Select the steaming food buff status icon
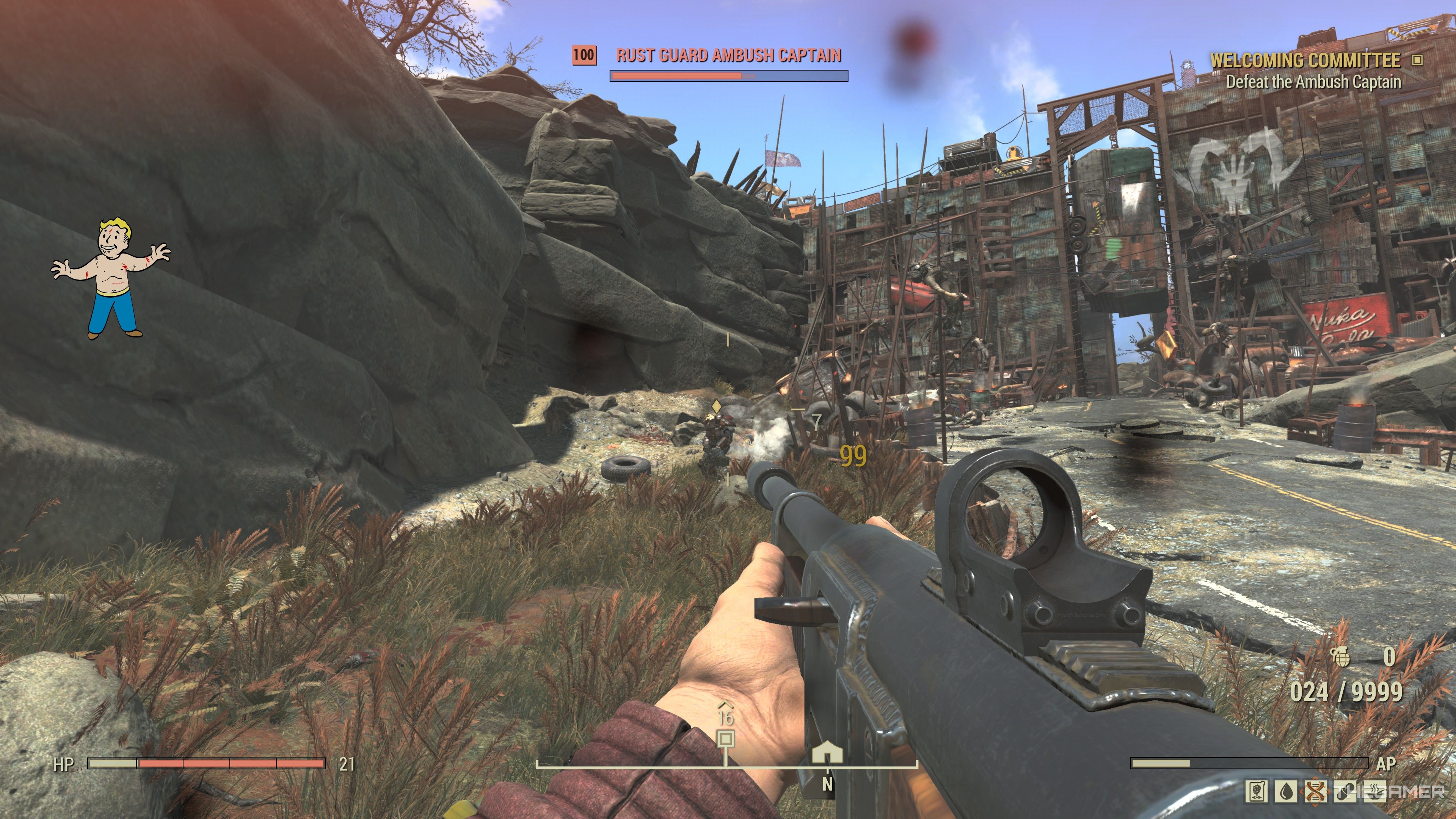 [x=1374, y=792]
